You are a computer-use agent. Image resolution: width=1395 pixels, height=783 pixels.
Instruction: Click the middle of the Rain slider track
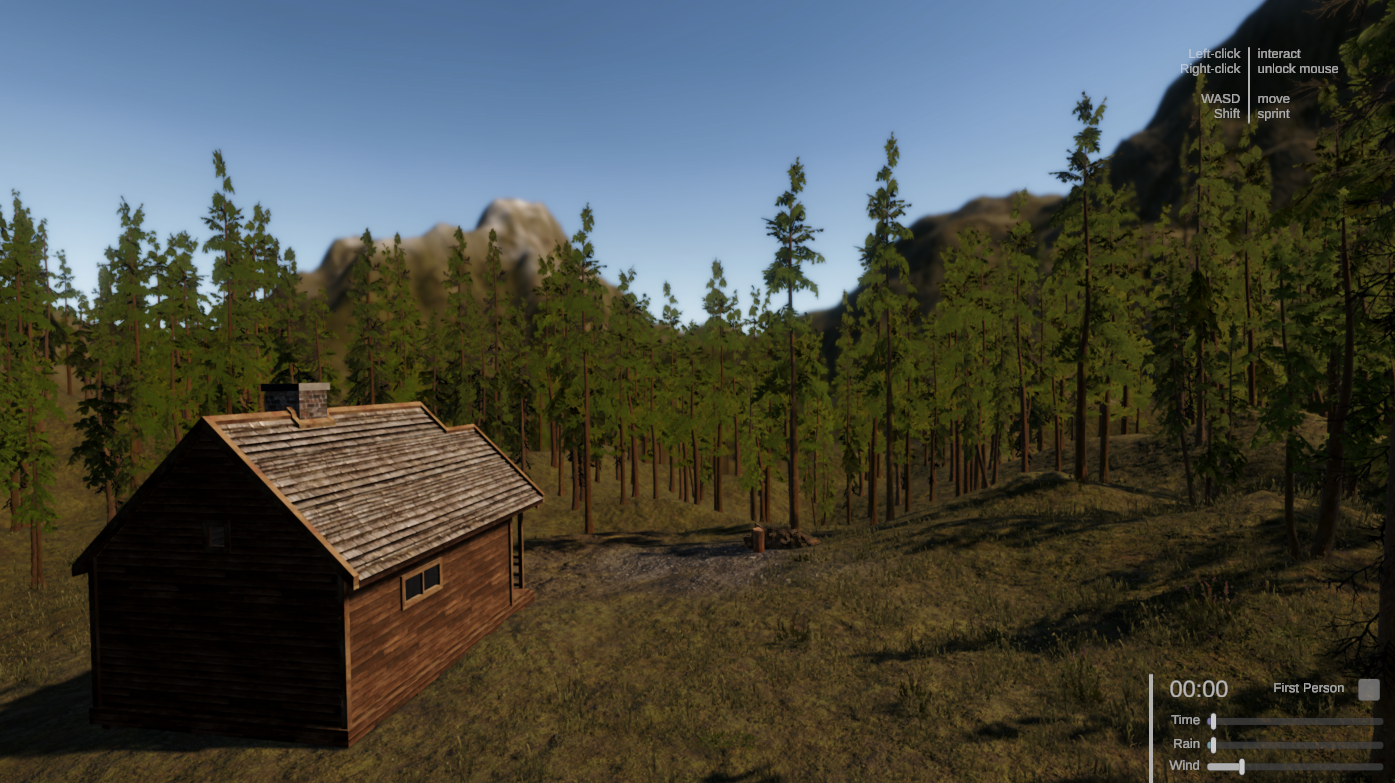tap(1297, 744)
